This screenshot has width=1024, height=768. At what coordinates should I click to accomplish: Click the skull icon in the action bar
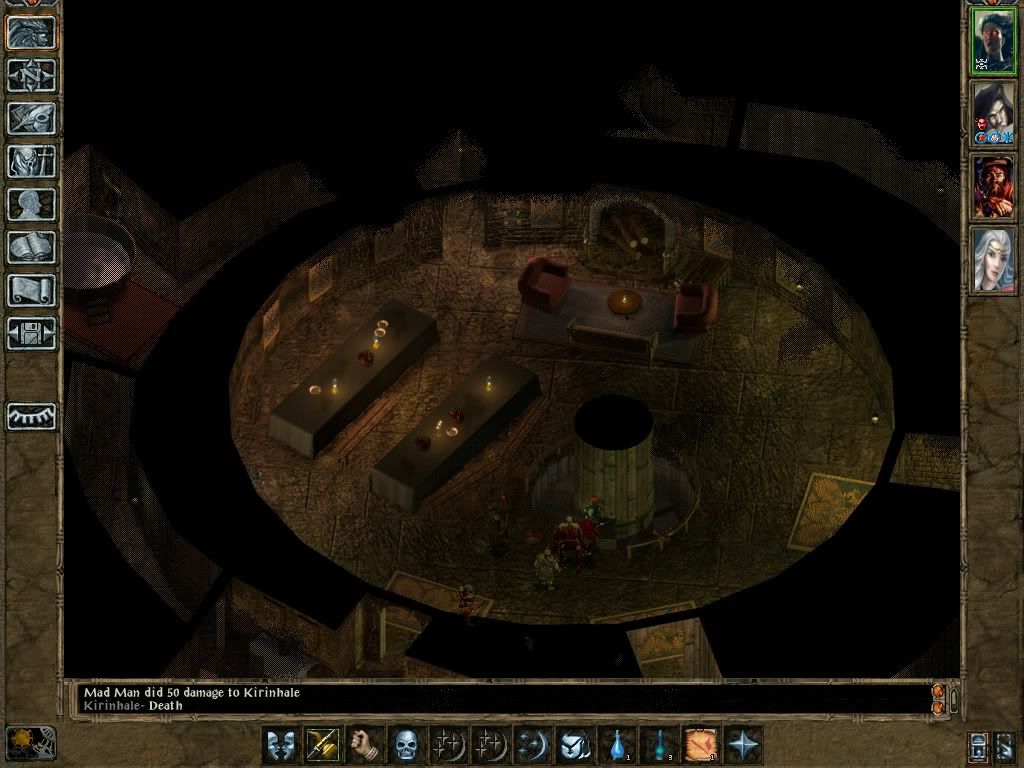[x=405, y=745]
